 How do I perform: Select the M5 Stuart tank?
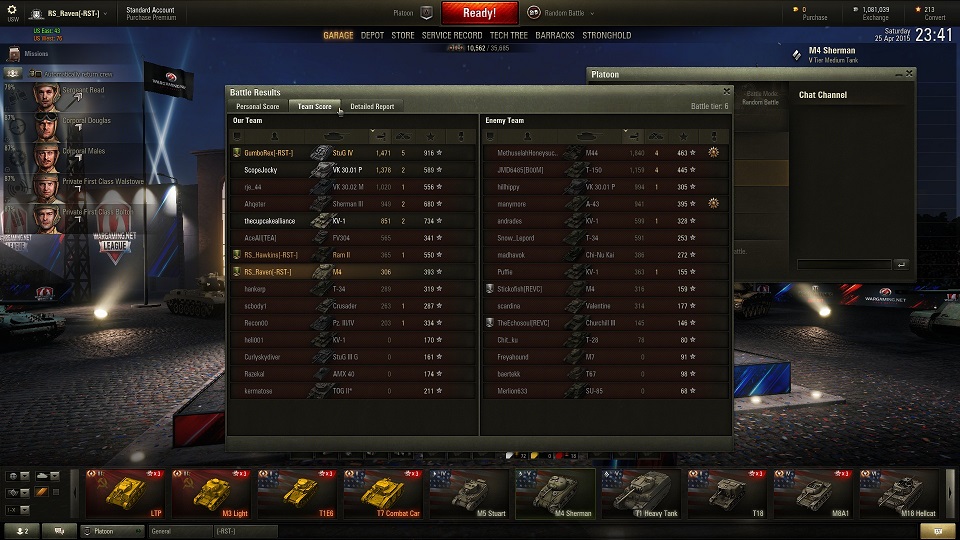click(x=469, y=495)
